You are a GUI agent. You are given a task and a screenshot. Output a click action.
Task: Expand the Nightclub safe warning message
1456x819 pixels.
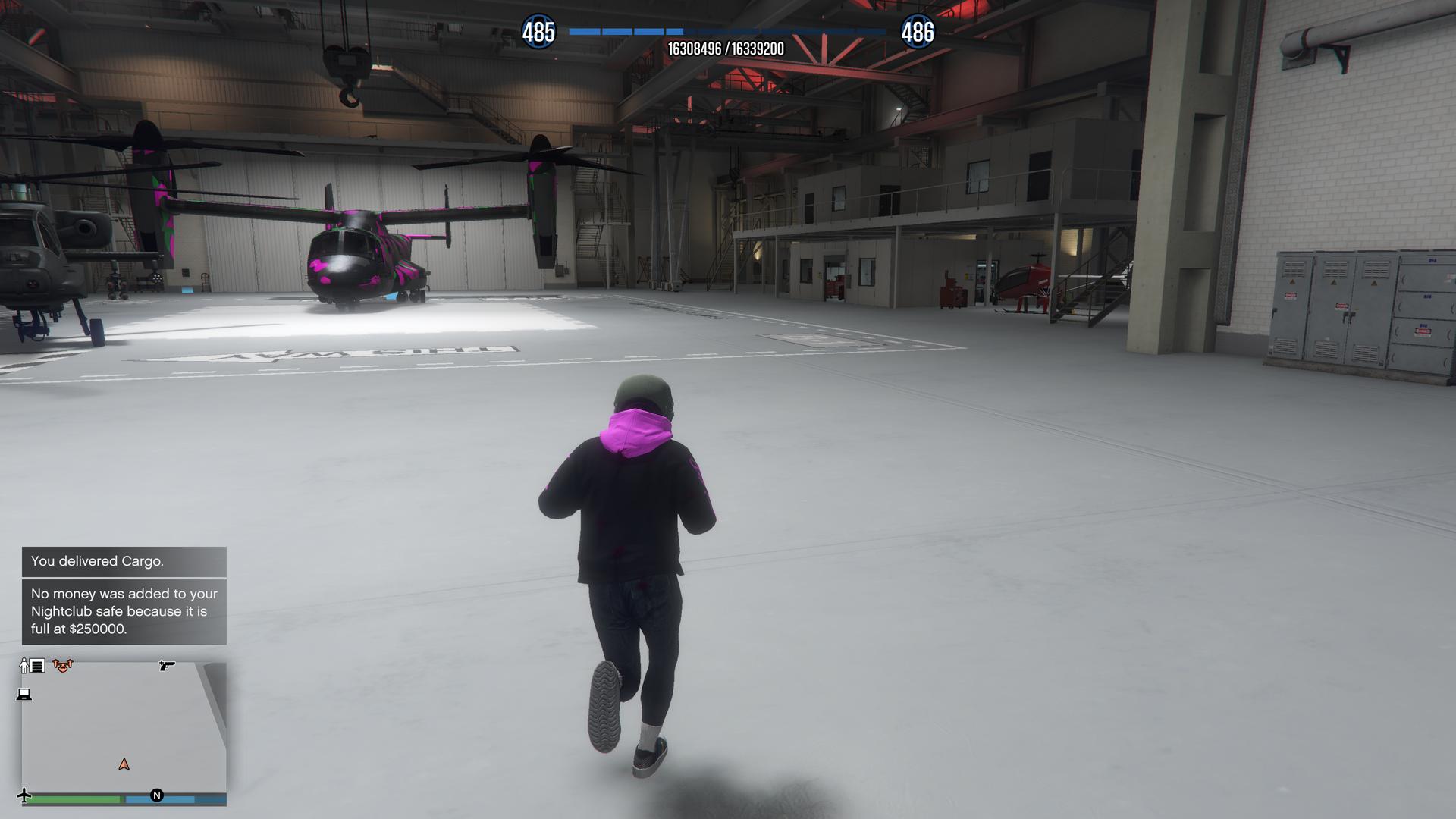pyautogui.click(x=121, y=610)
